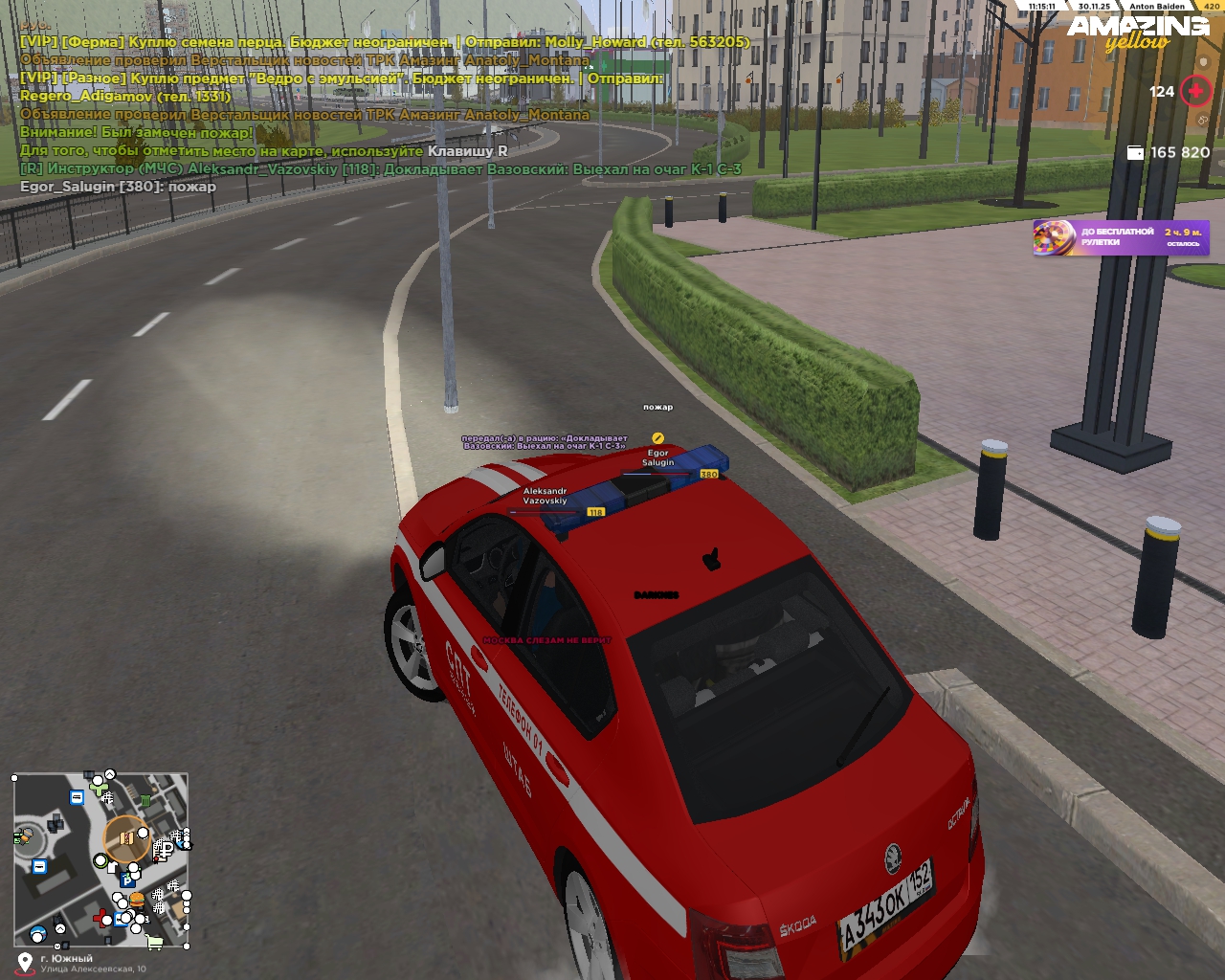Select the hot dog marker at minimap center
Viewport: 1225px width, 980px height.
(x=126, y=838)
